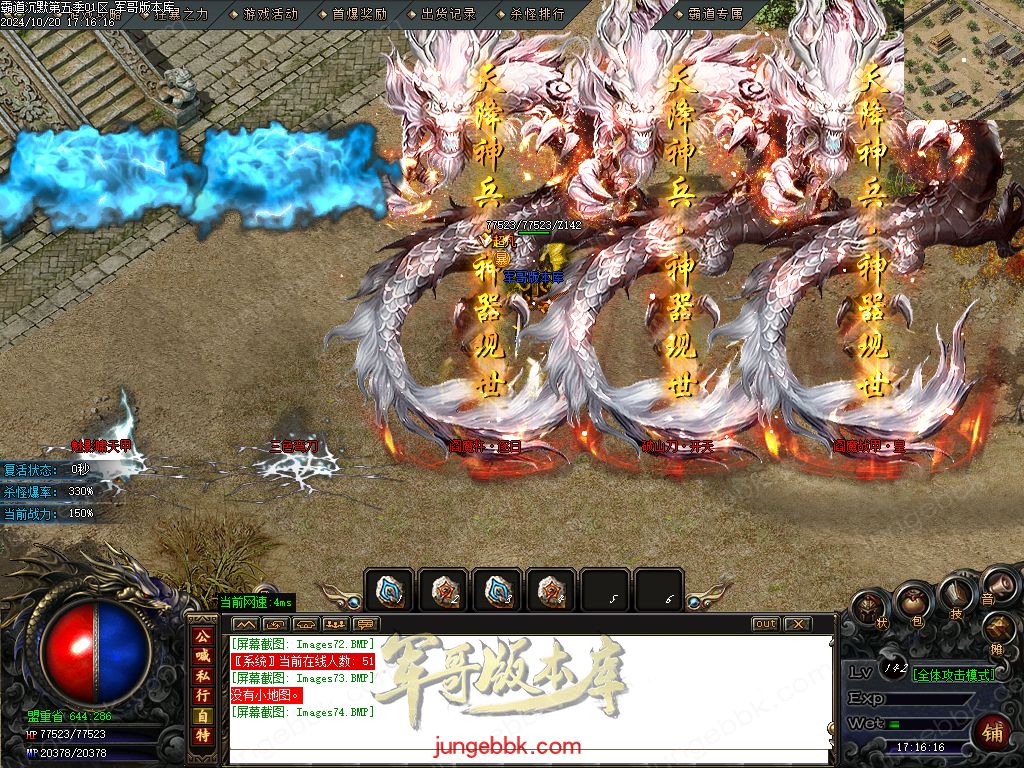Open the bag (包) inventory
This screenshot has width=1024, height=768.
point(912,604)
